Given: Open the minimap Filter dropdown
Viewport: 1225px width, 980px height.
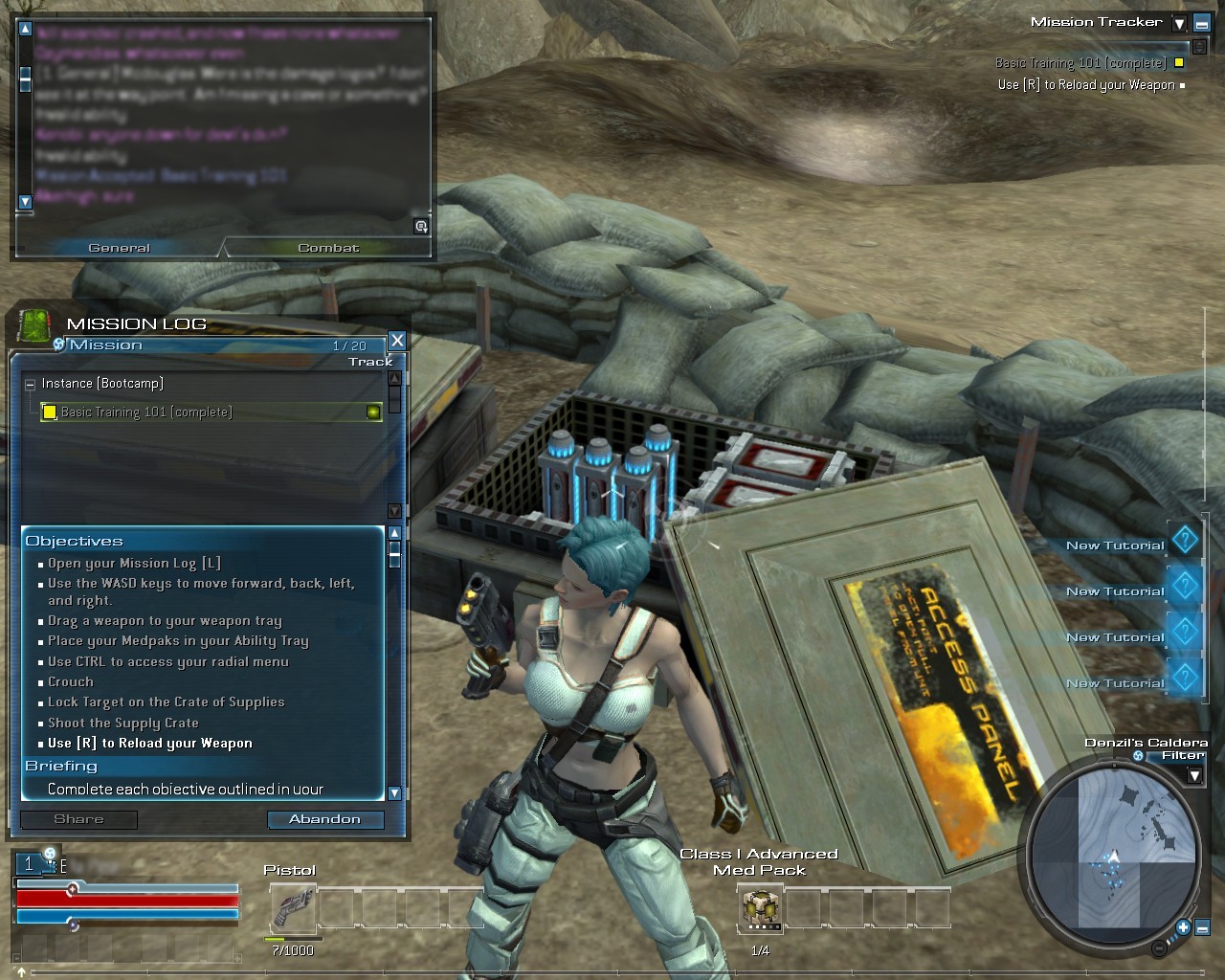Looking at the screenshot, I should [1194, 775].
